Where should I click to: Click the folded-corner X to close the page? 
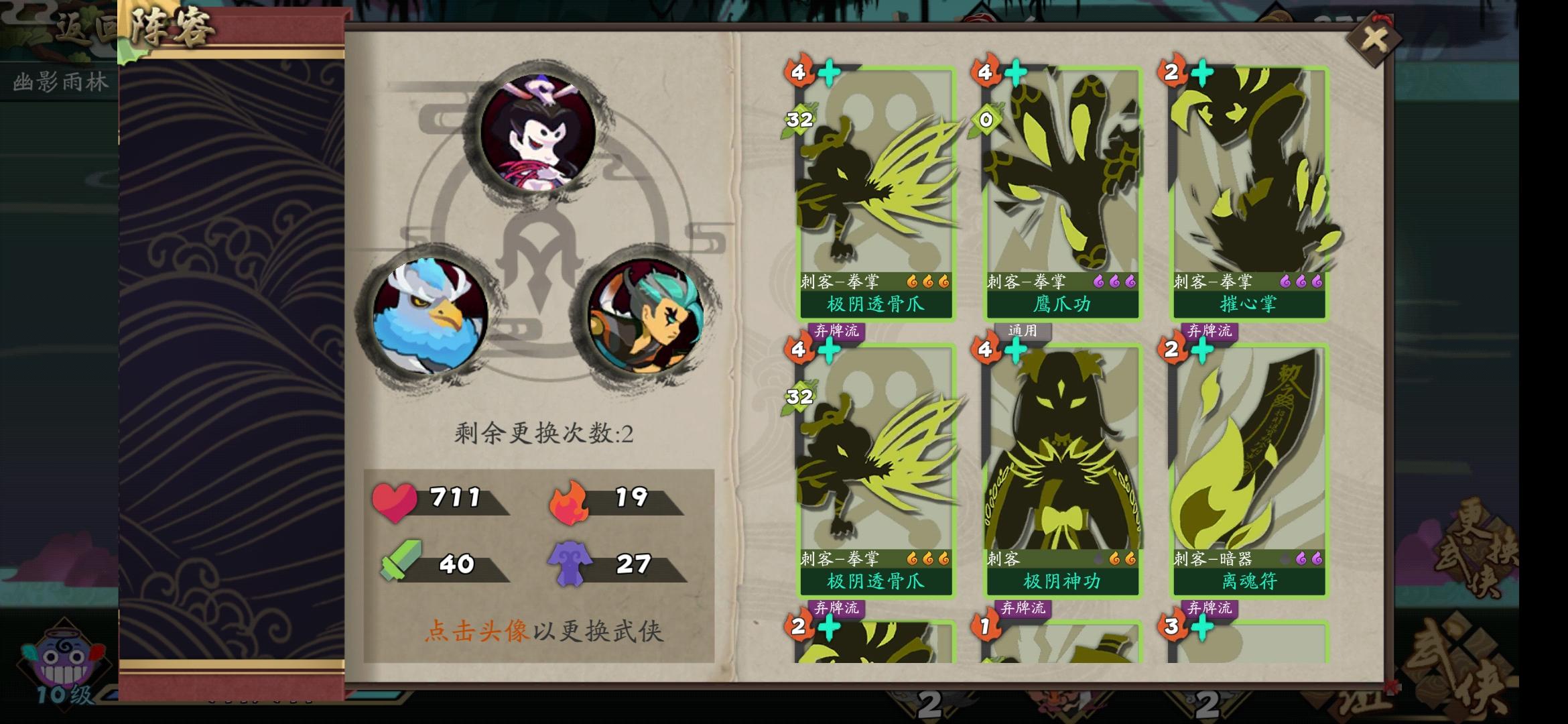click(1374, 38)
